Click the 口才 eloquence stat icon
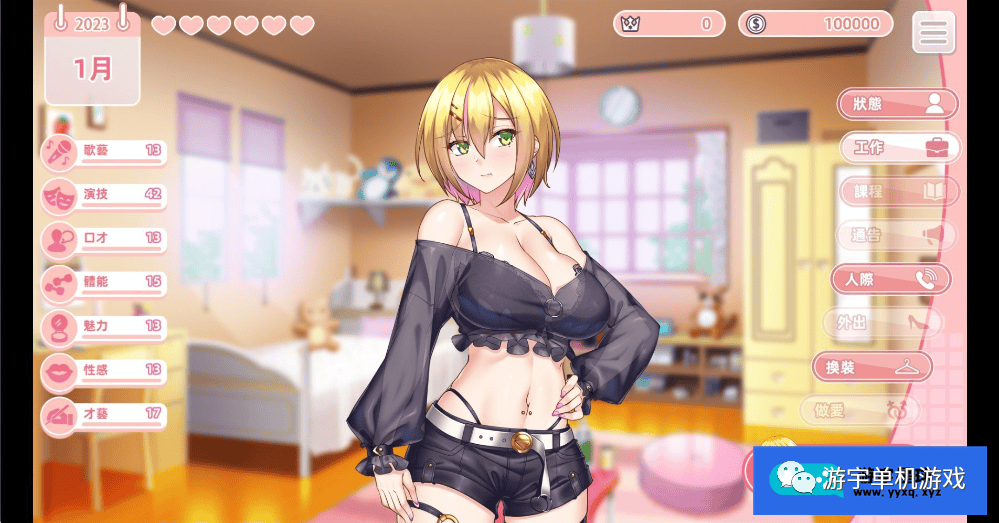Image resolution: width=999 pixels, height=523 pixels. [59, 240]
